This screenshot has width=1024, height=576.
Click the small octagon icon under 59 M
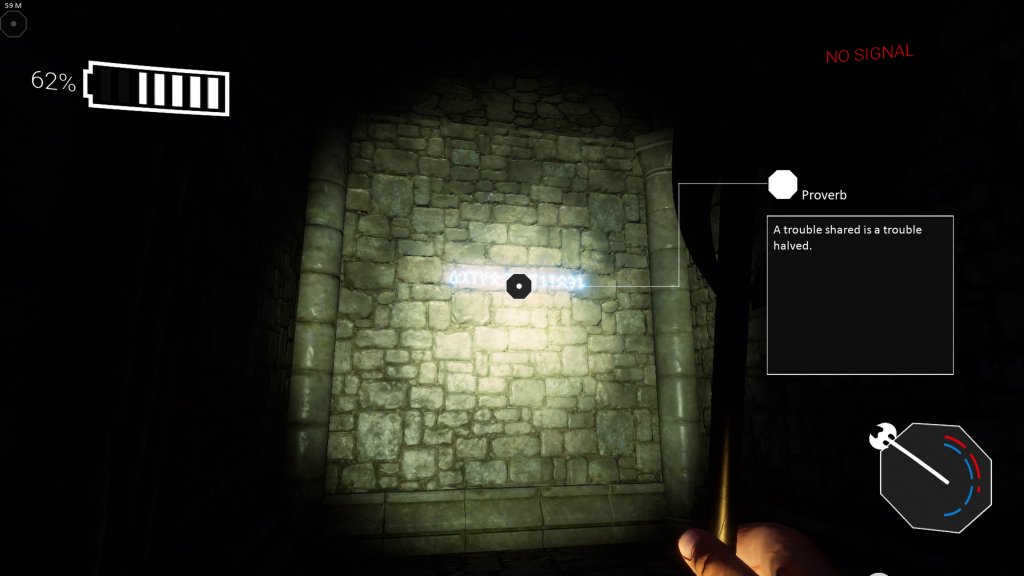13,23
